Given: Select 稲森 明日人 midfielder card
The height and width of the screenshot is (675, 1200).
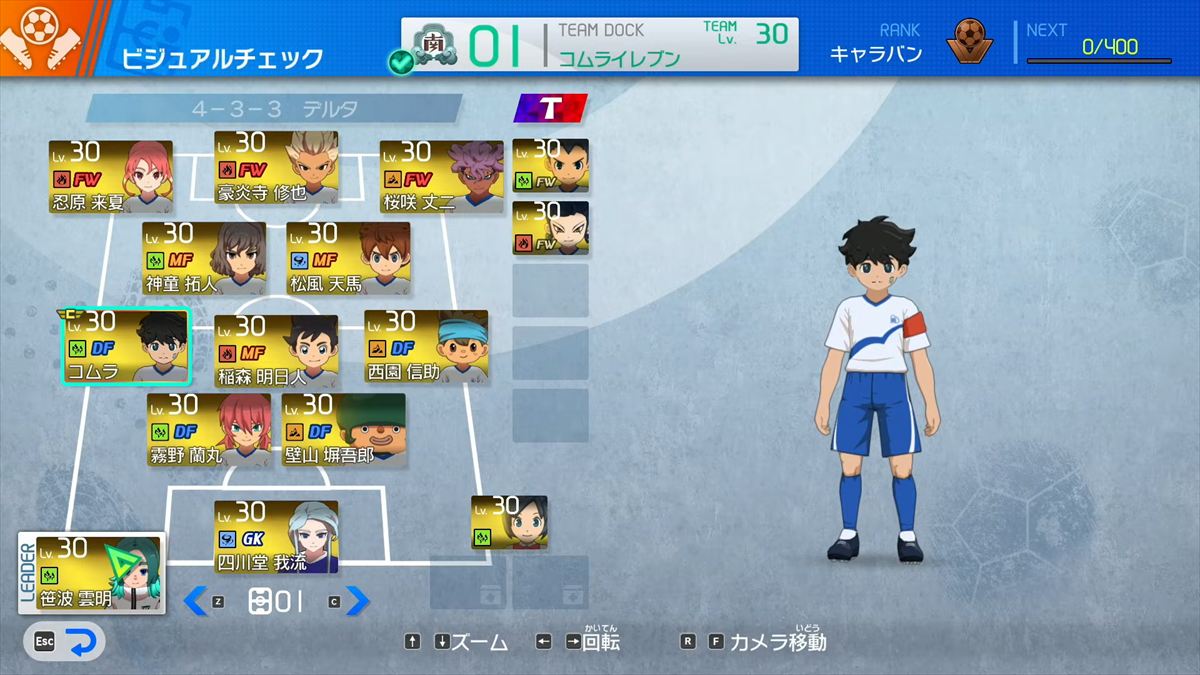Looking at the screenshot, I should [x=276, y=351].
